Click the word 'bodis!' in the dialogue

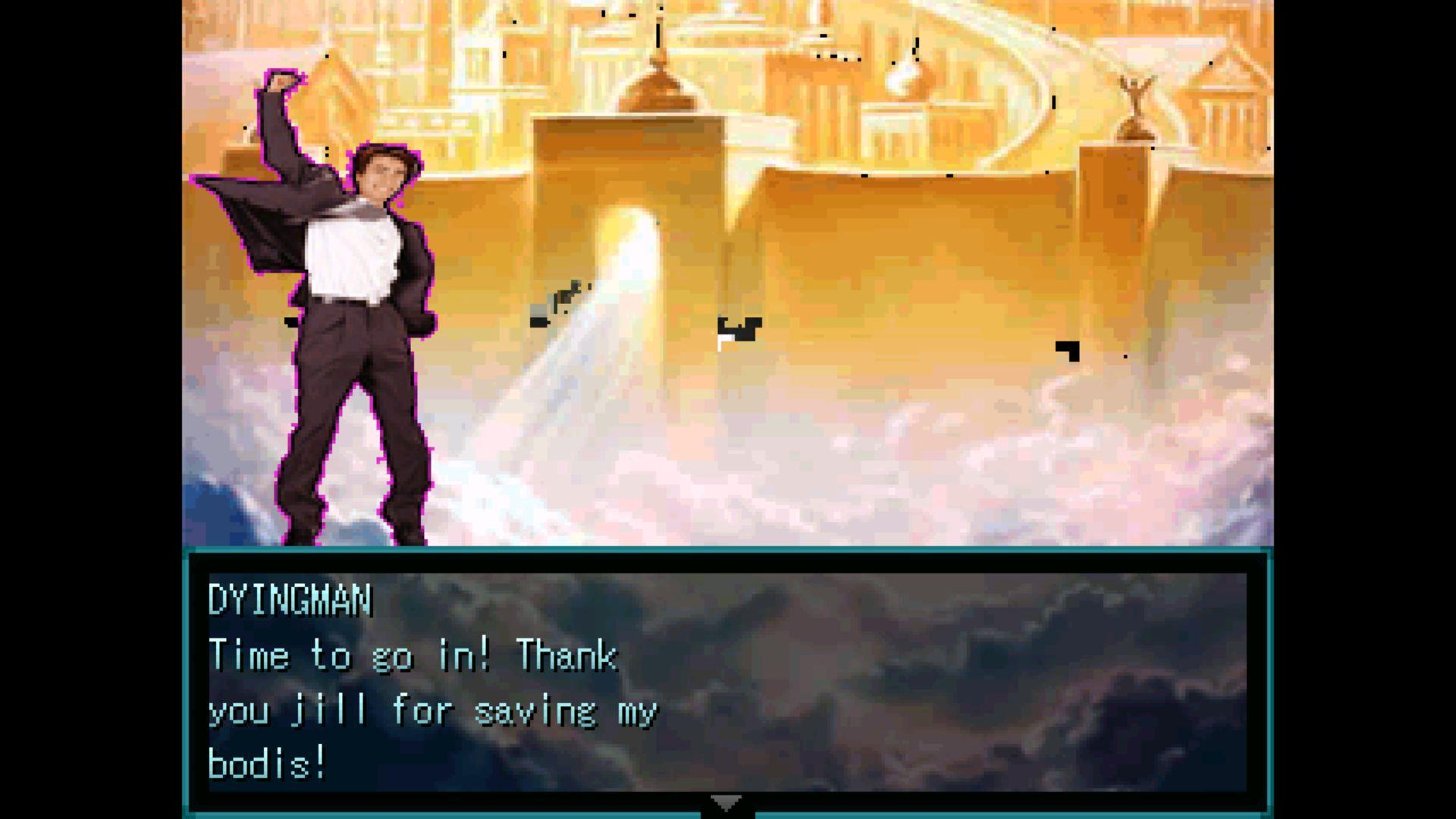[267, 762]
